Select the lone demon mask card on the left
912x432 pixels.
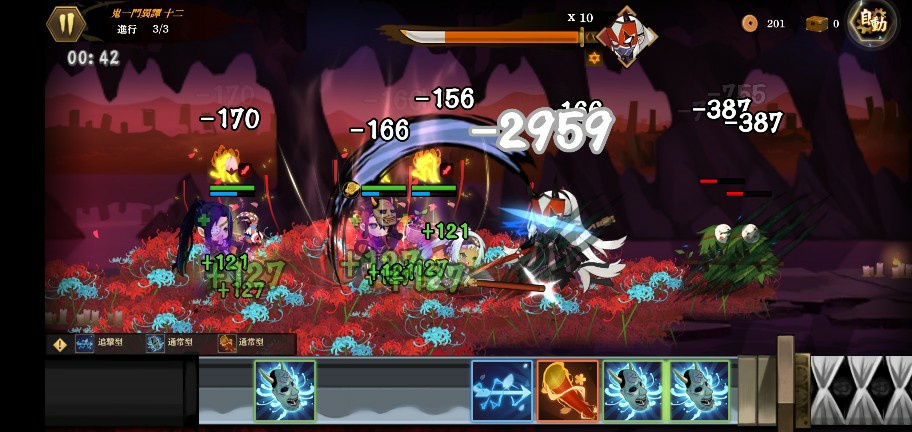(285, 390)
